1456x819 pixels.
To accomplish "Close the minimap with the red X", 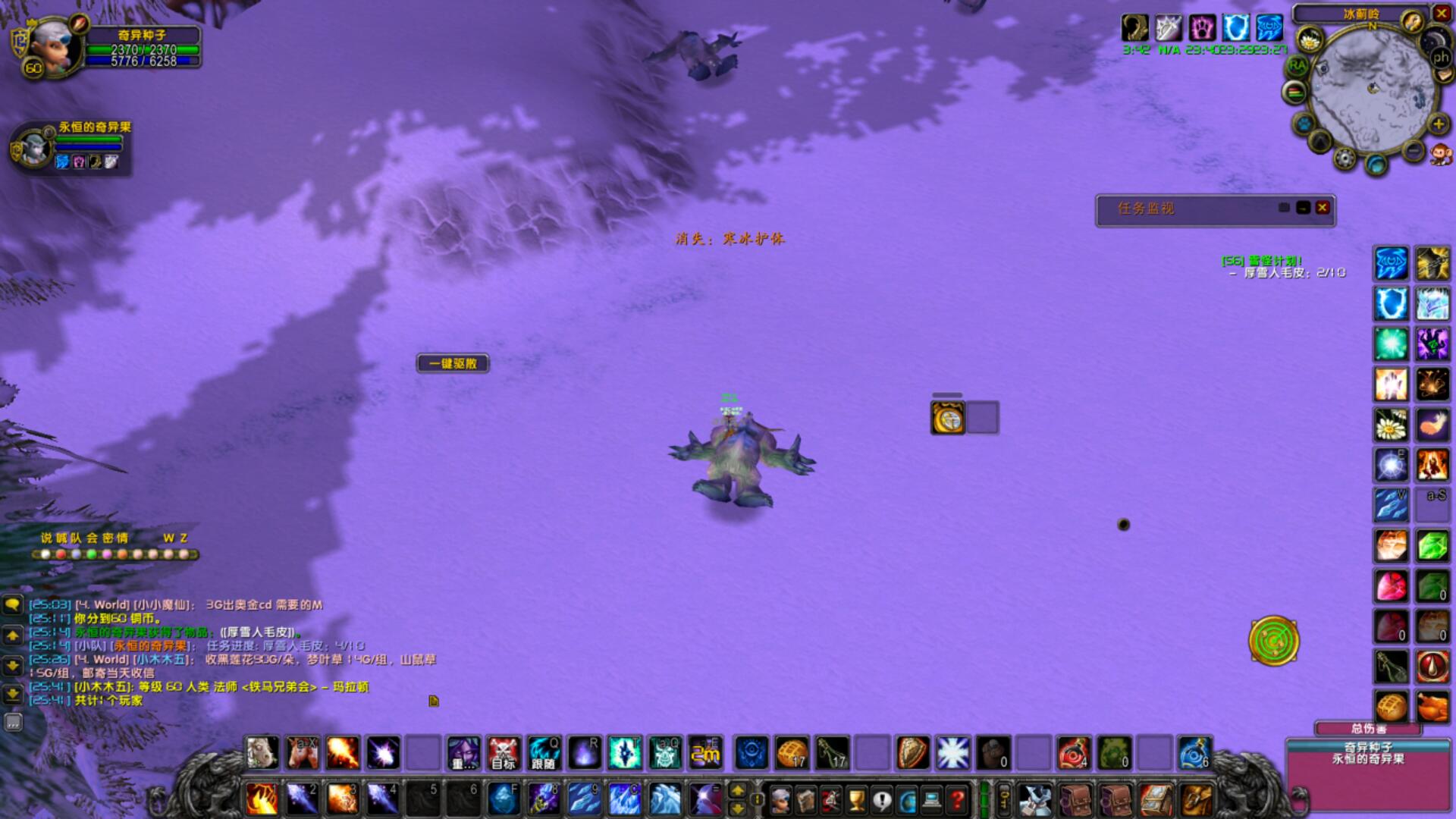I will tap(1441, 13).
